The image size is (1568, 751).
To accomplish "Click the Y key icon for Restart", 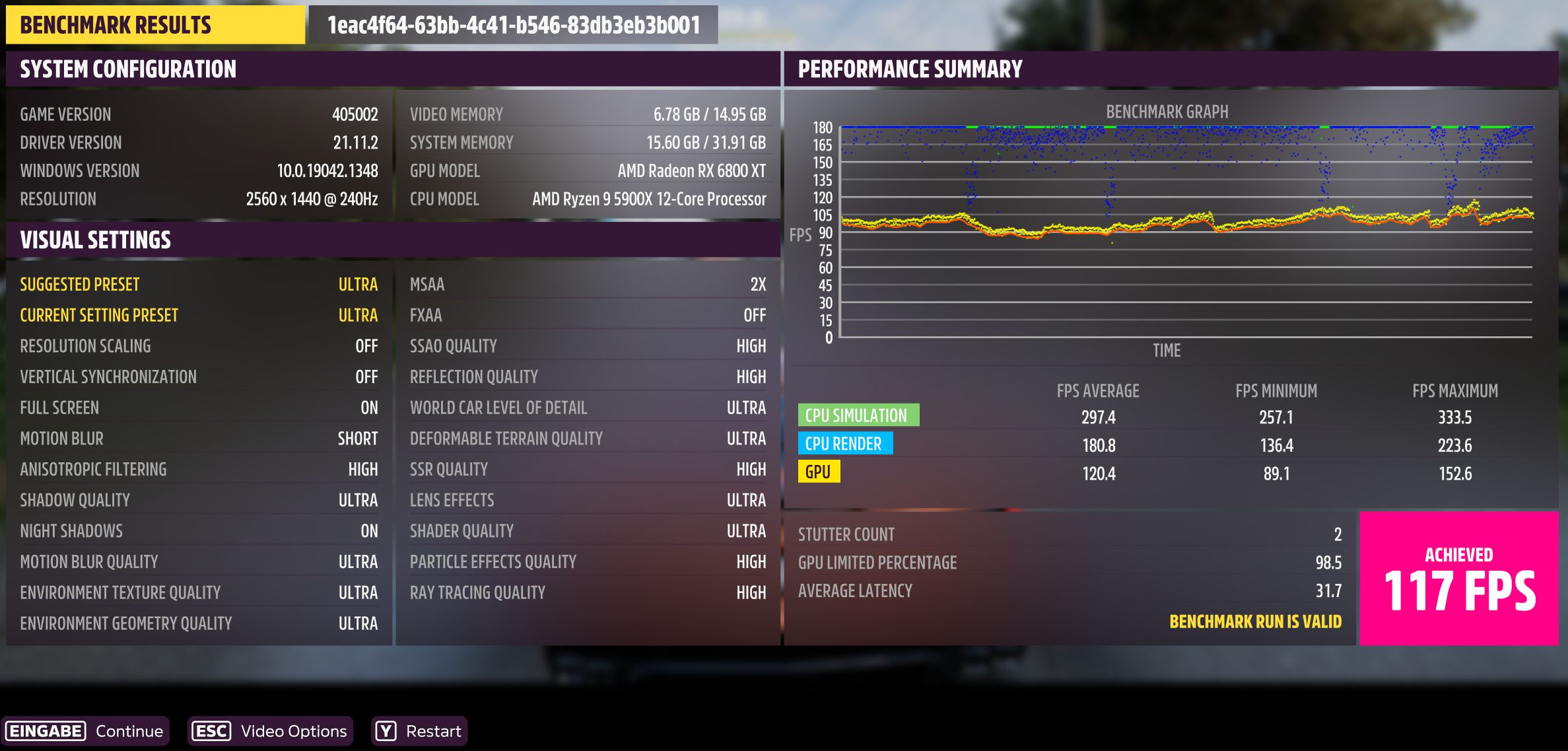I will click(x=385, y=731).
